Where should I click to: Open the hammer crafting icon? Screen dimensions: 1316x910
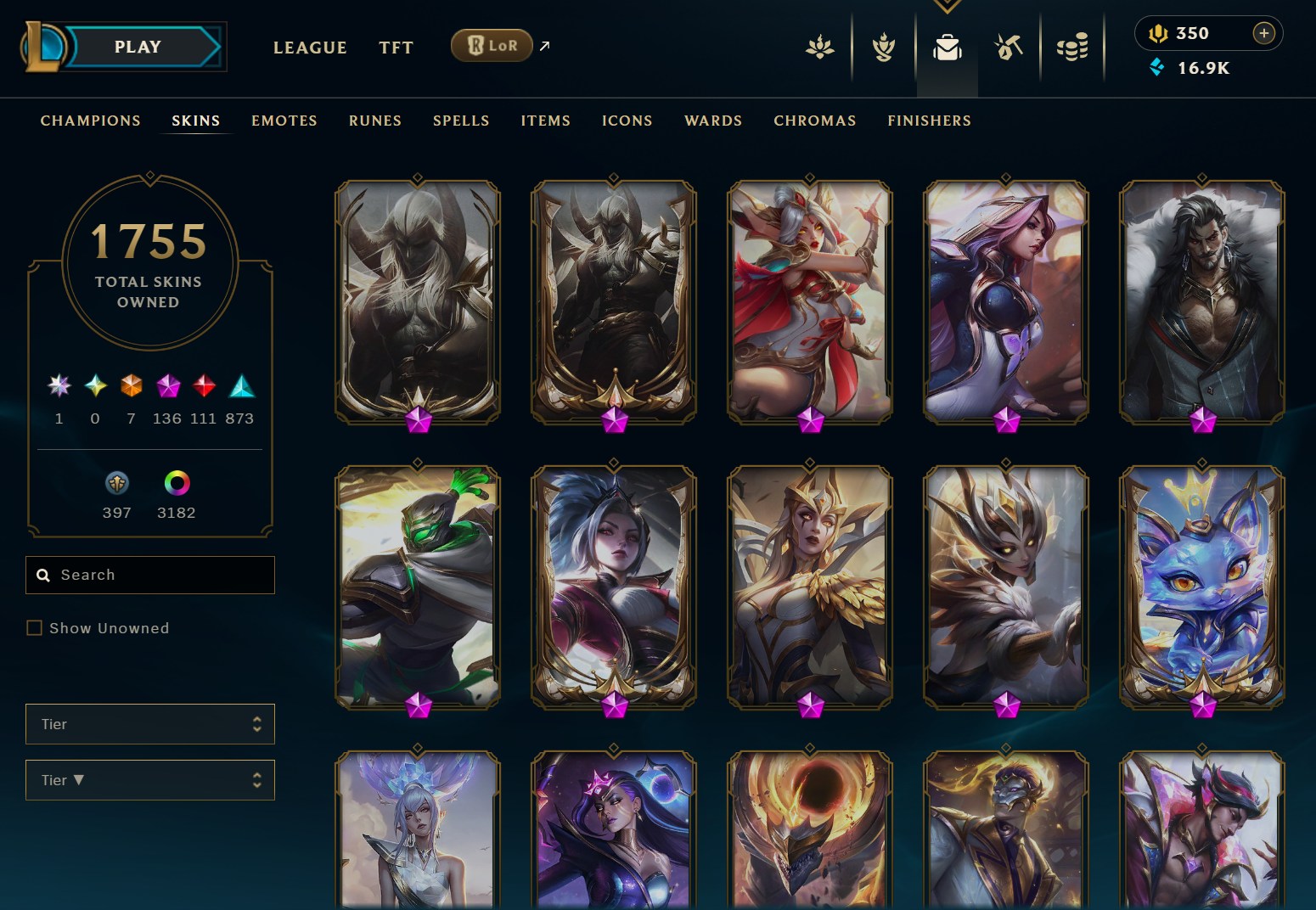(1009, 48)
